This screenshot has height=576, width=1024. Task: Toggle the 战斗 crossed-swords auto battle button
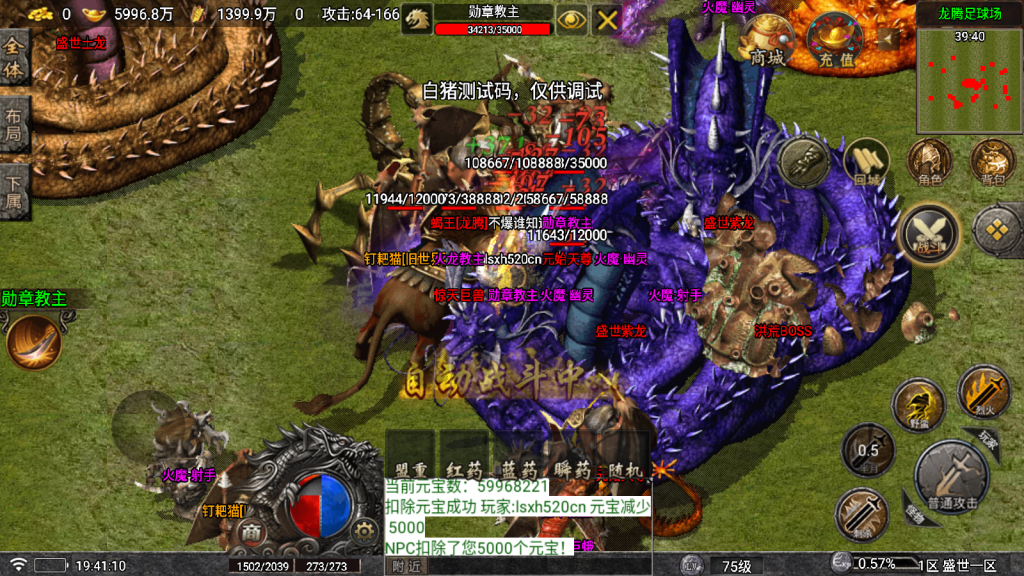929,233
